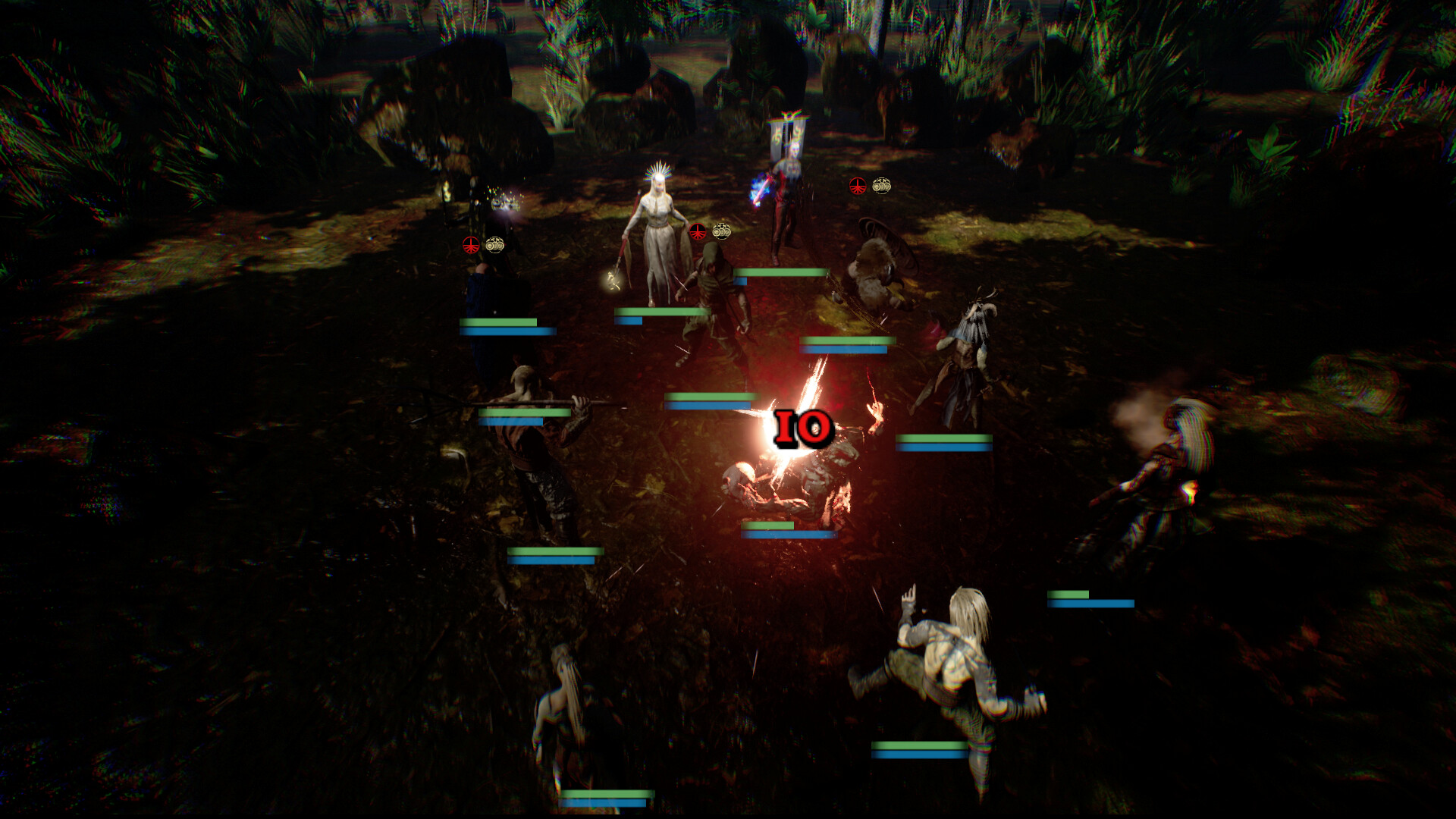Click the gold coin icon at top right
The height and width of the screenshot is (819, 1456).
pos(880,184)
